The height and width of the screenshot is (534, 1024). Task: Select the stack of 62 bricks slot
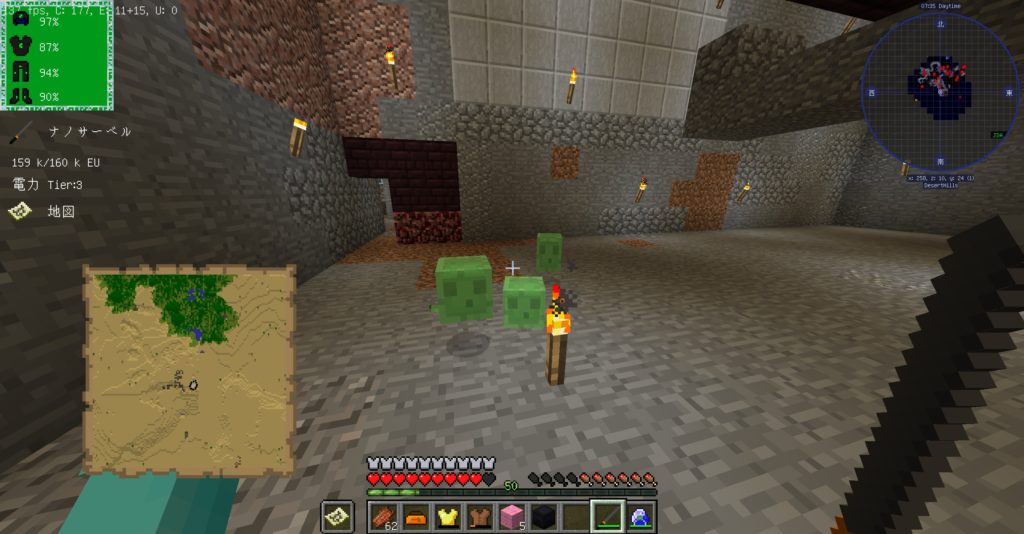point(384,516)
